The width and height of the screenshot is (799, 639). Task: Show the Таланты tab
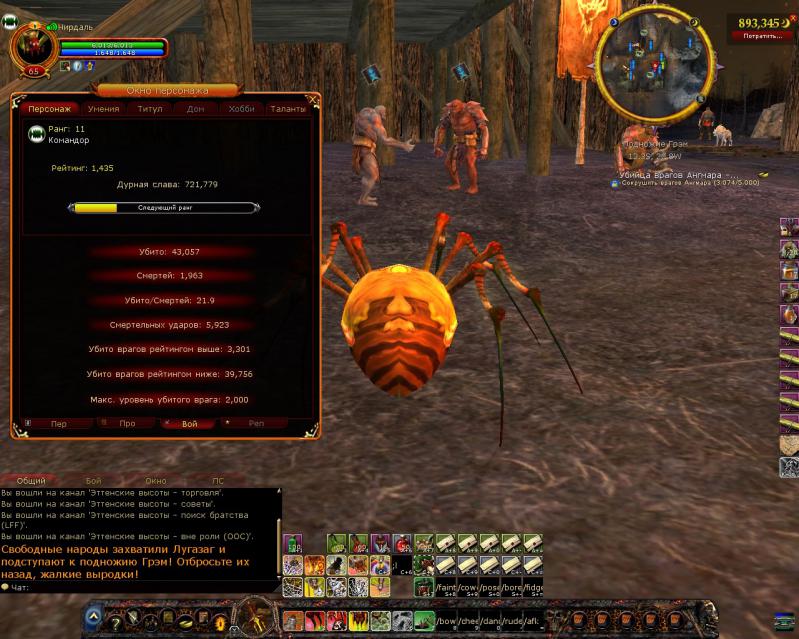pos(288,109)
